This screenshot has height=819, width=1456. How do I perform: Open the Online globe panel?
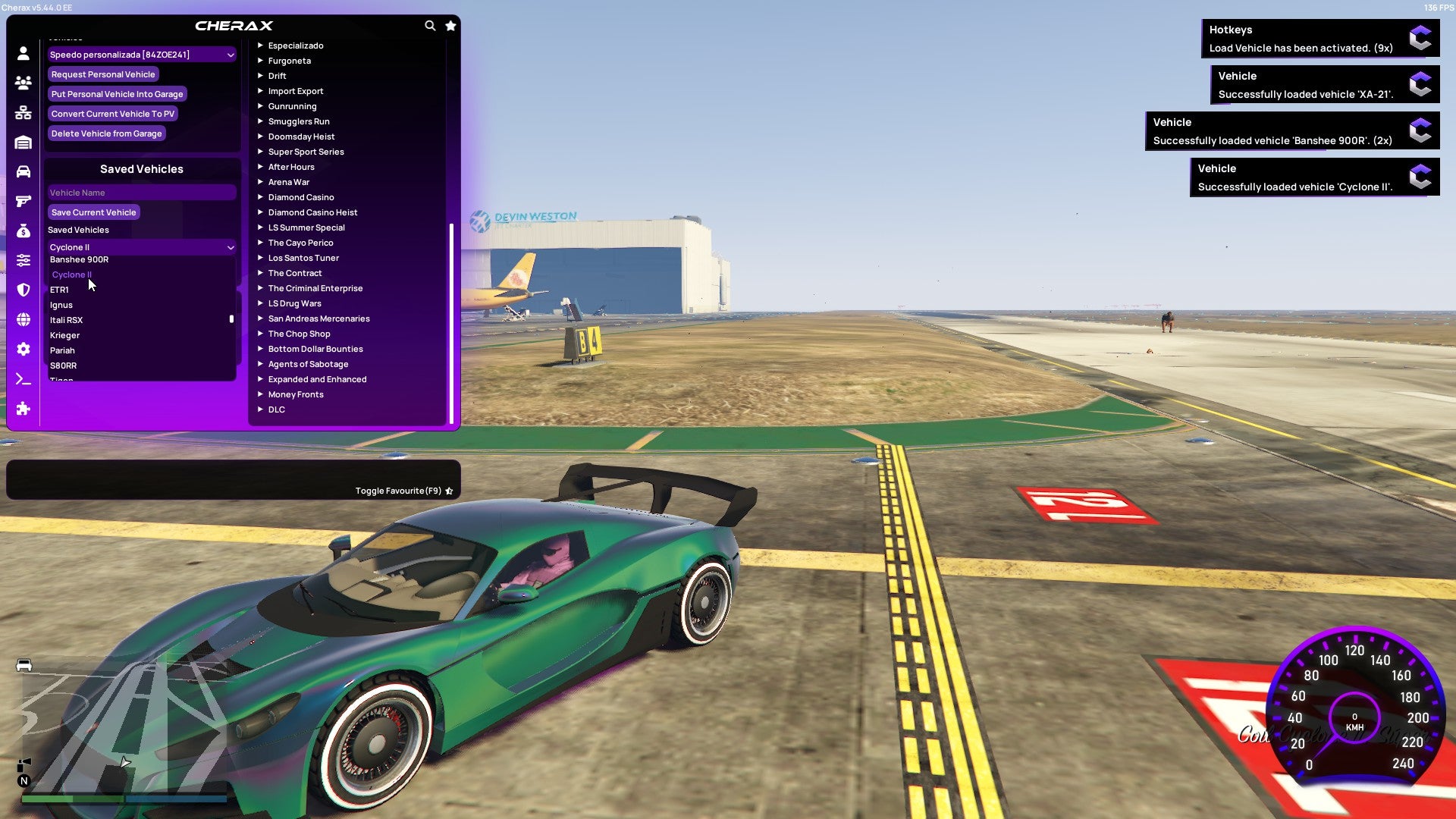pos(23,320)
